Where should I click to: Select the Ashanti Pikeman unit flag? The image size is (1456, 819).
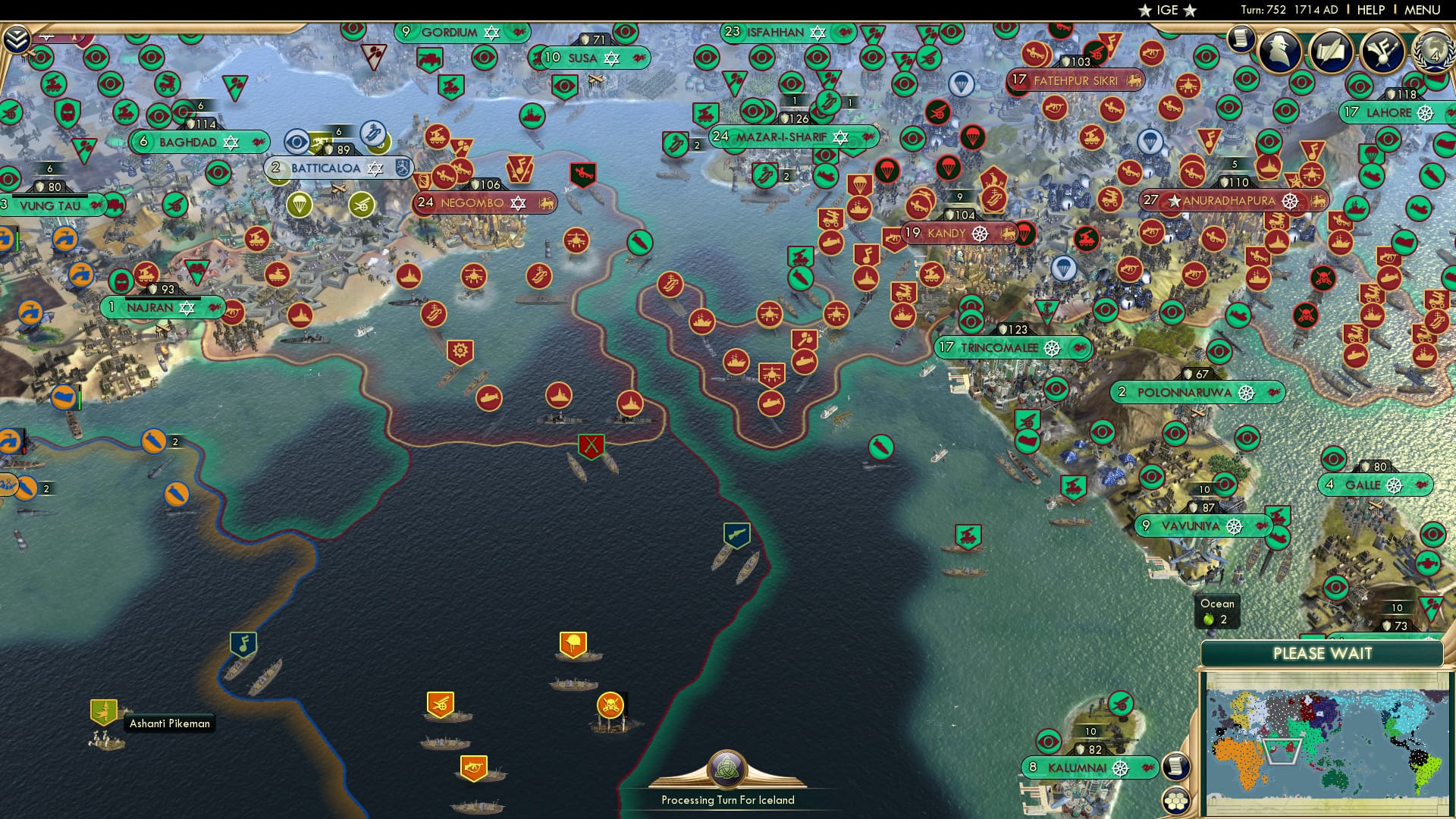(x=103, y=713)
